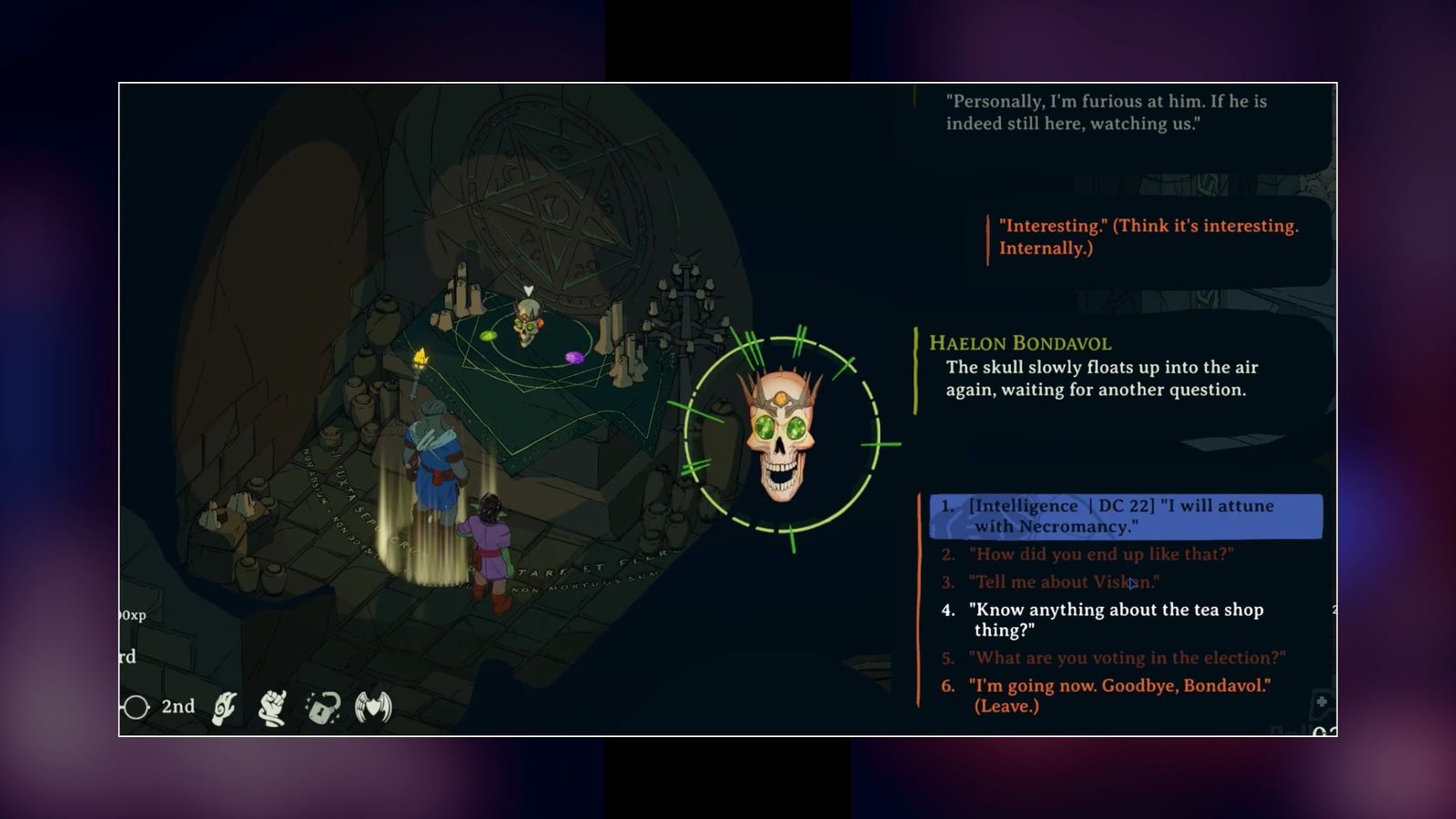Viewport: 1456px width, 819px height.
Task: Ask about the tea shop thing
Action: coord(1116,620)
